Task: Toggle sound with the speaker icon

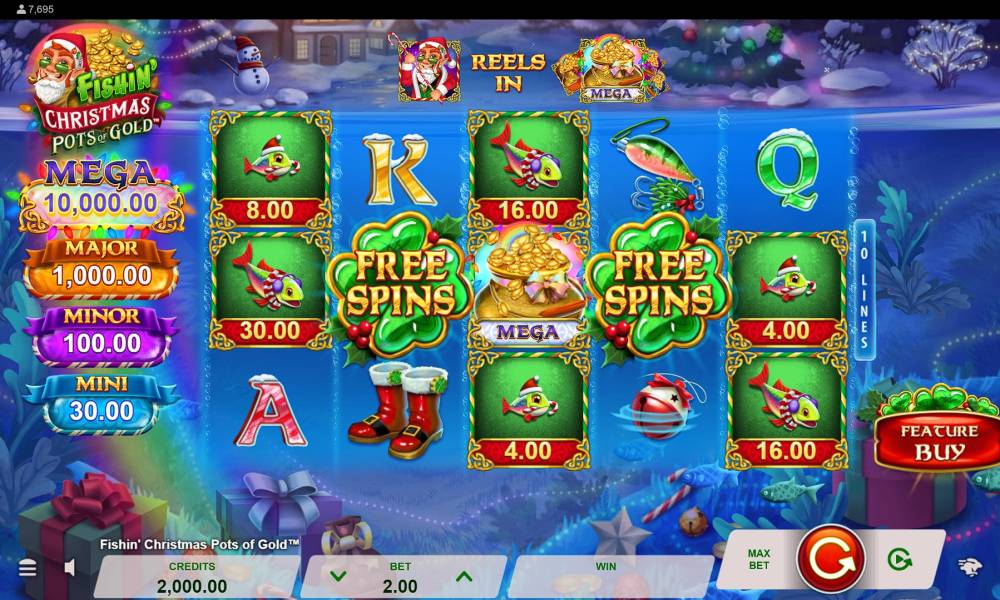Action: [70, 568]
